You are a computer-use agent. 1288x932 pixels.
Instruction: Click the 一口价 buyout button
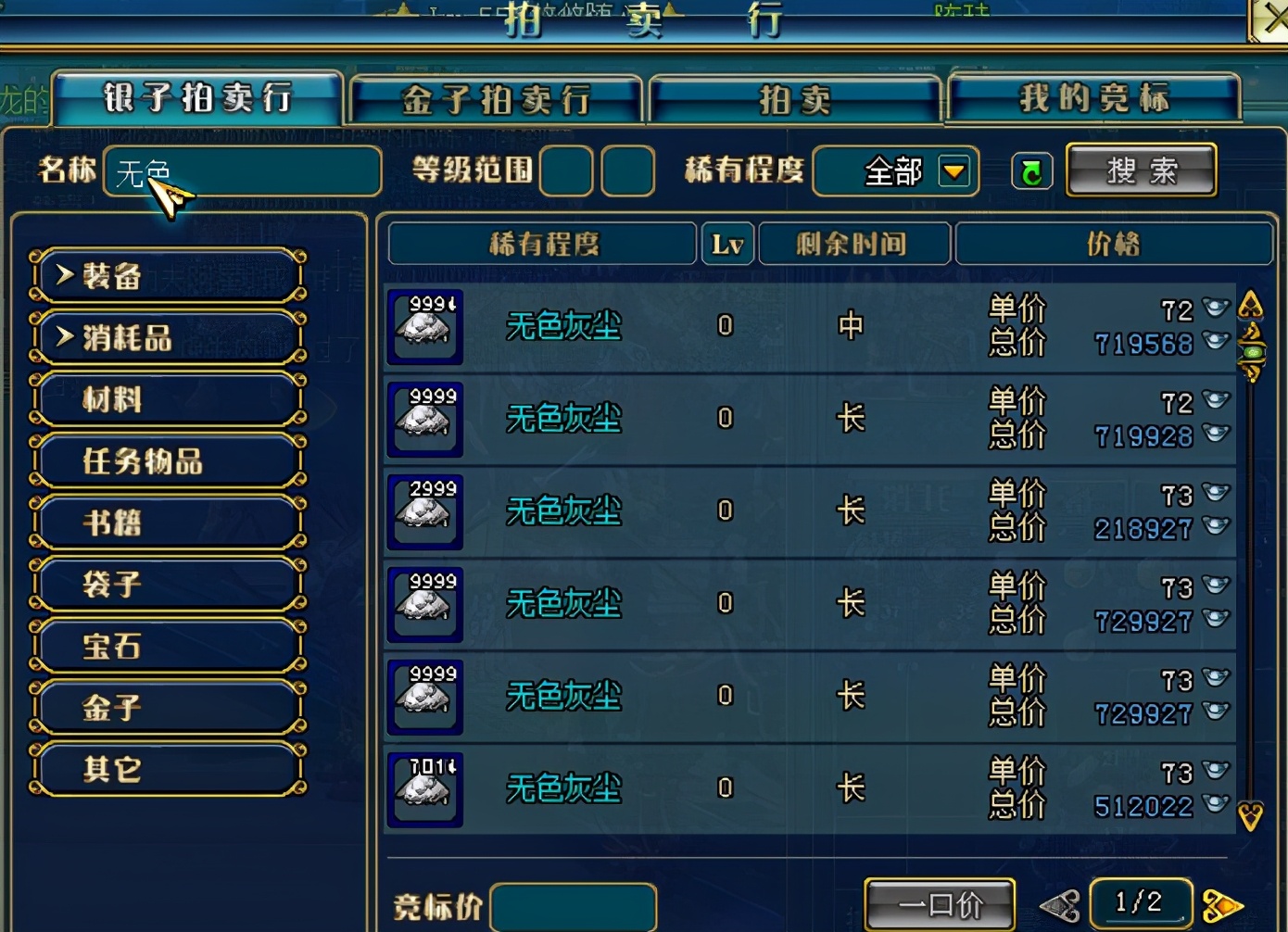pos(940,904)
